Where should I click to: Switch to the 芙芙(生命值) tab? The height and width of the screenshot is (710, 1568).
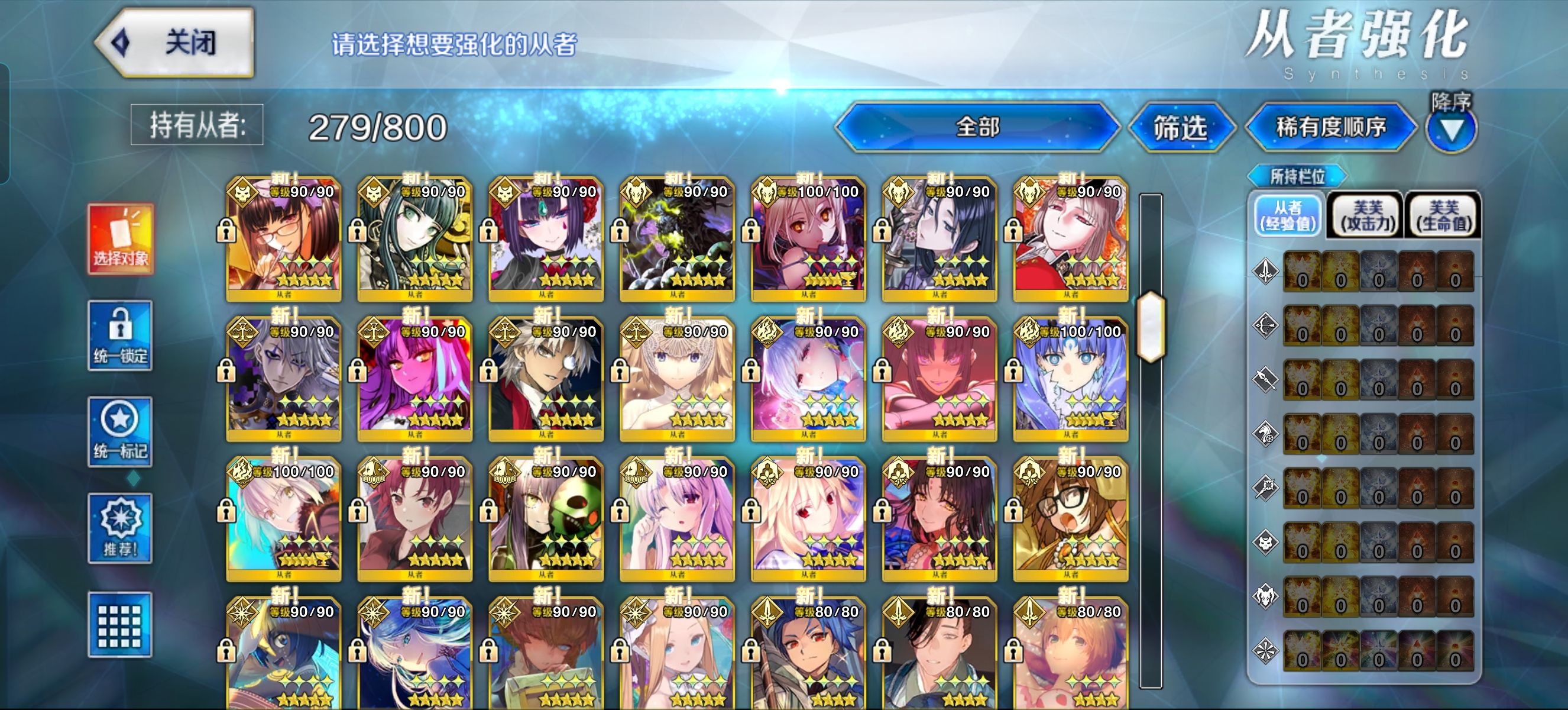[x=1444, y=215]
